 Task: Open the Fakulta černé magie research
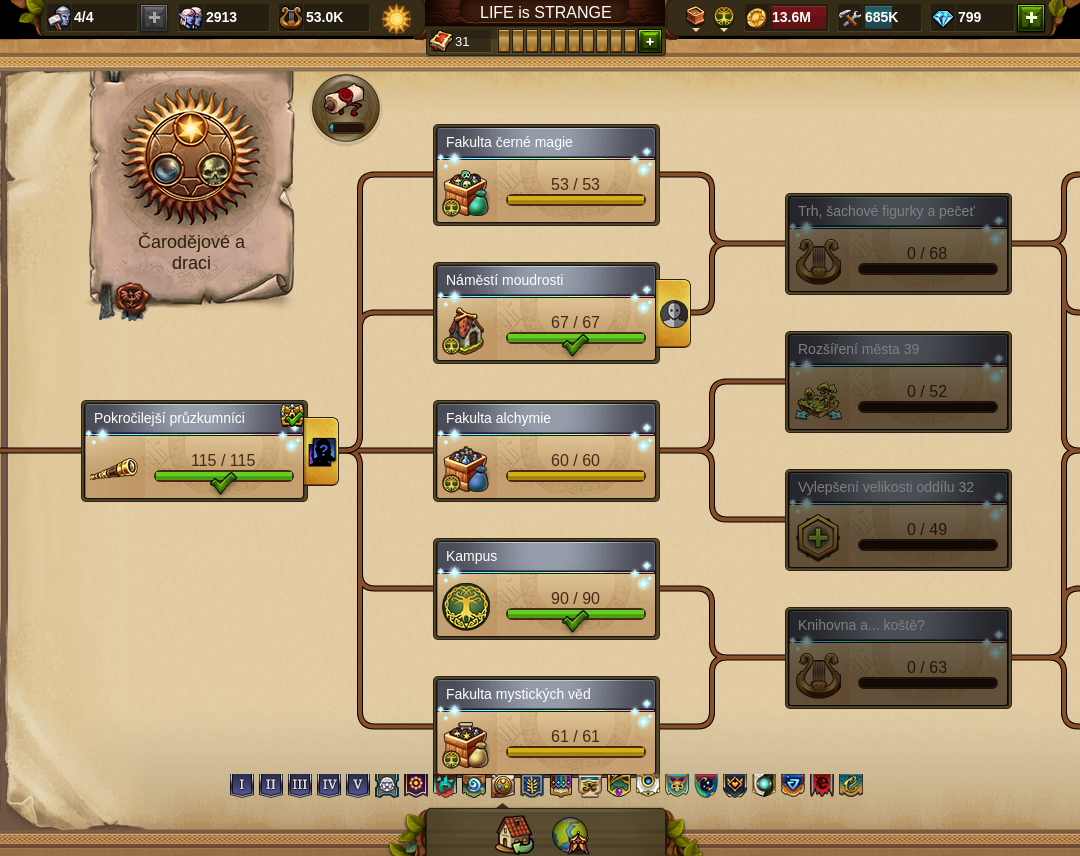coord(546,175)
